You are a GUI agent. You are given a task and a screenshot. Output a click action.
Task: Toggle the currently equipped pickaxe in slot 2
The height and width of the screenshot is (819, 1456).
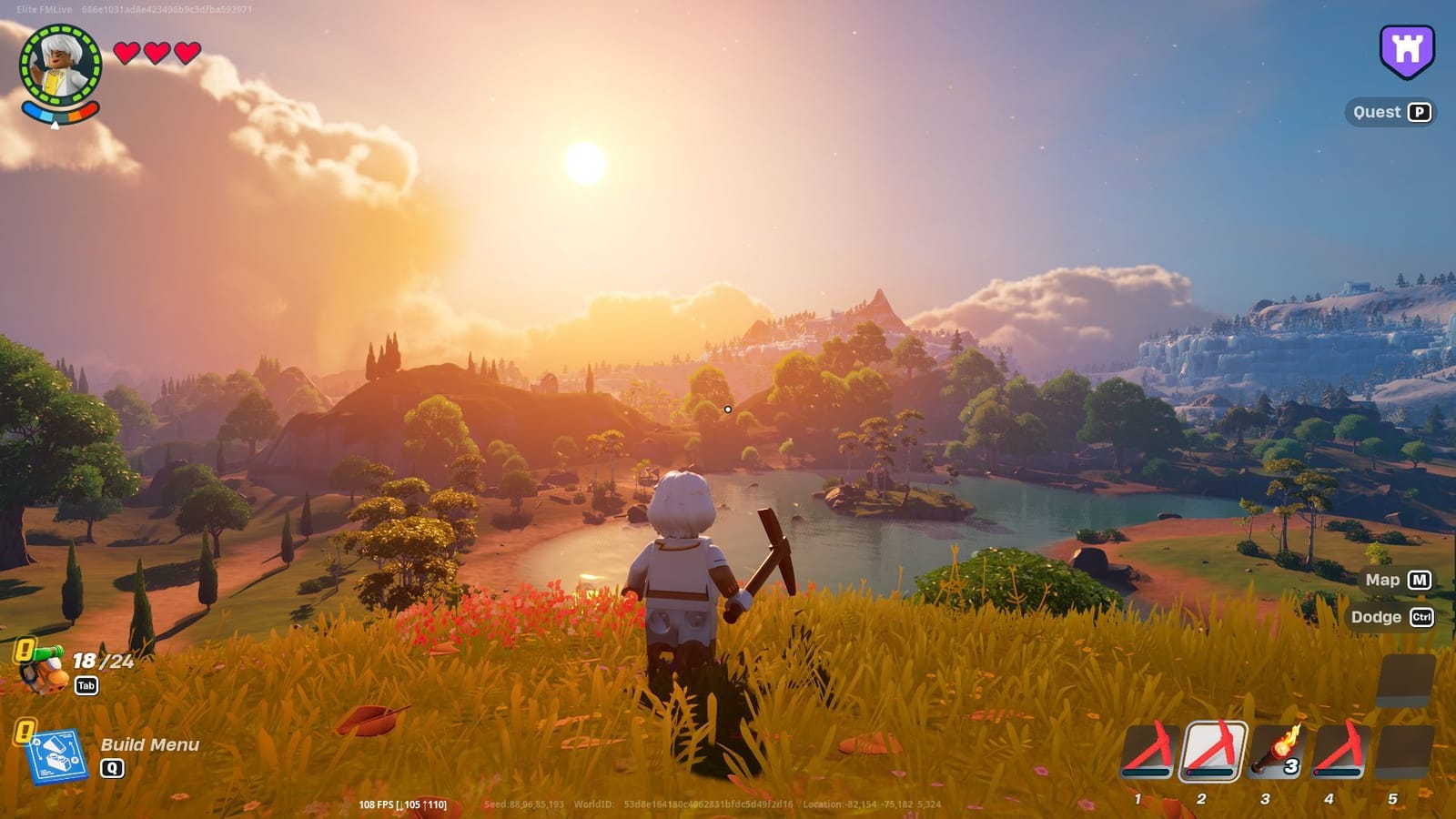tap(1214, 751)
